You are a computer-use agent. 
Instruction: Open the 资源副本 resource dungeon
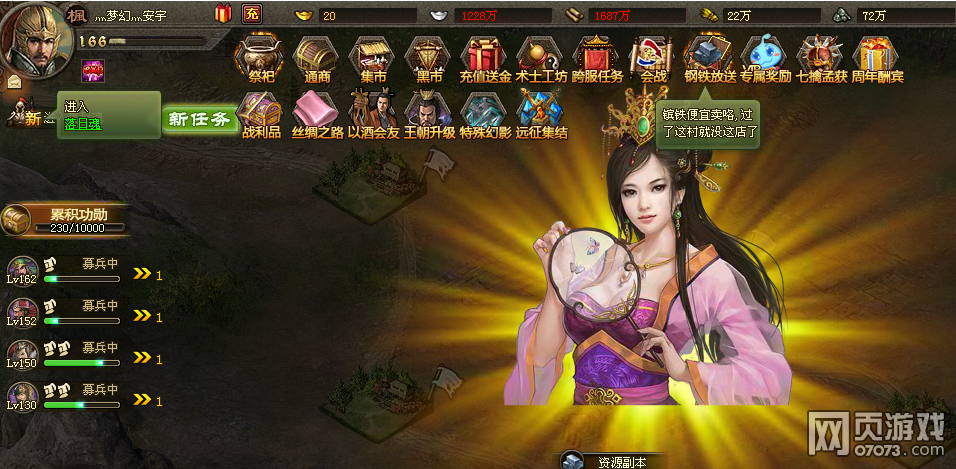click(612, 461)
